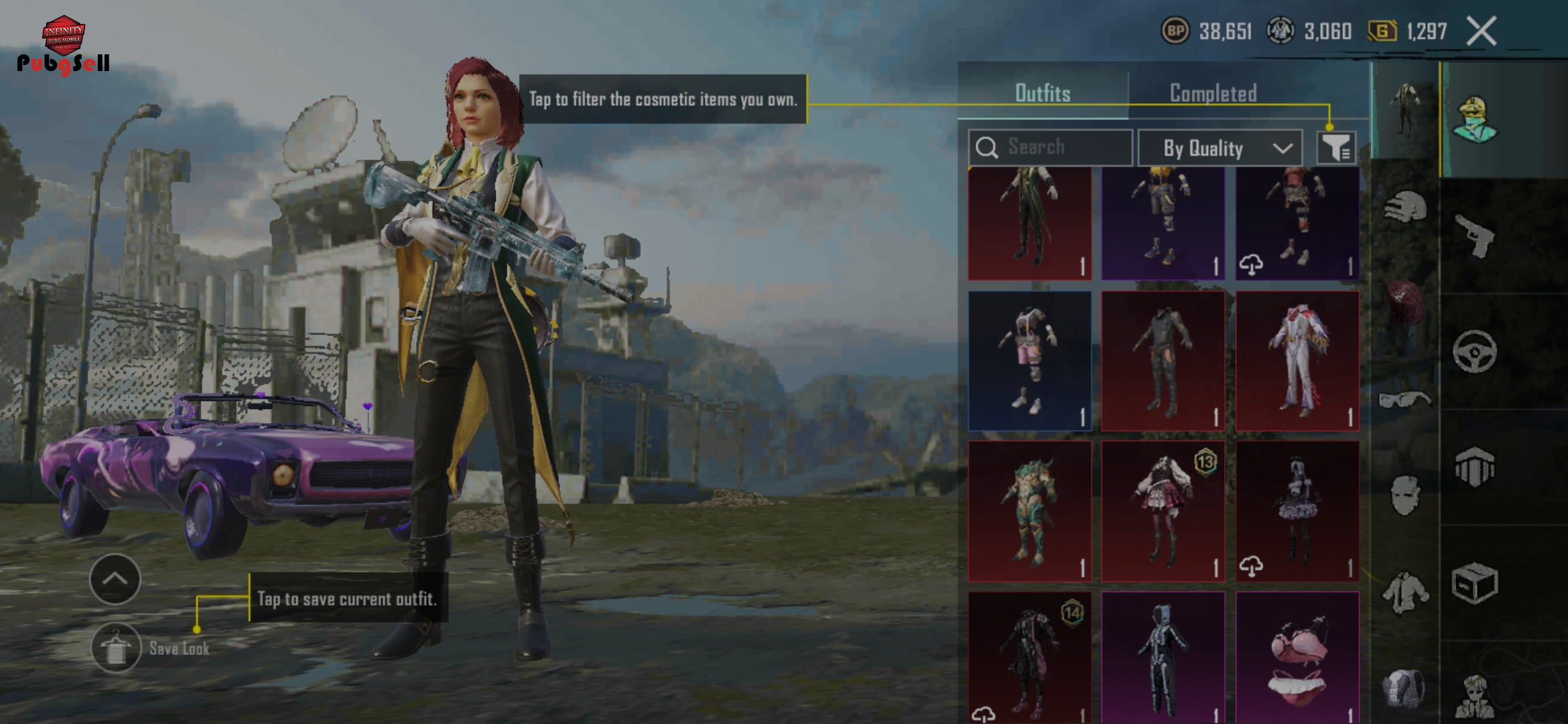The height and width of the screenshot is (724, 1568).
Task: Open the Completed tab
Action: point(1213,93)
